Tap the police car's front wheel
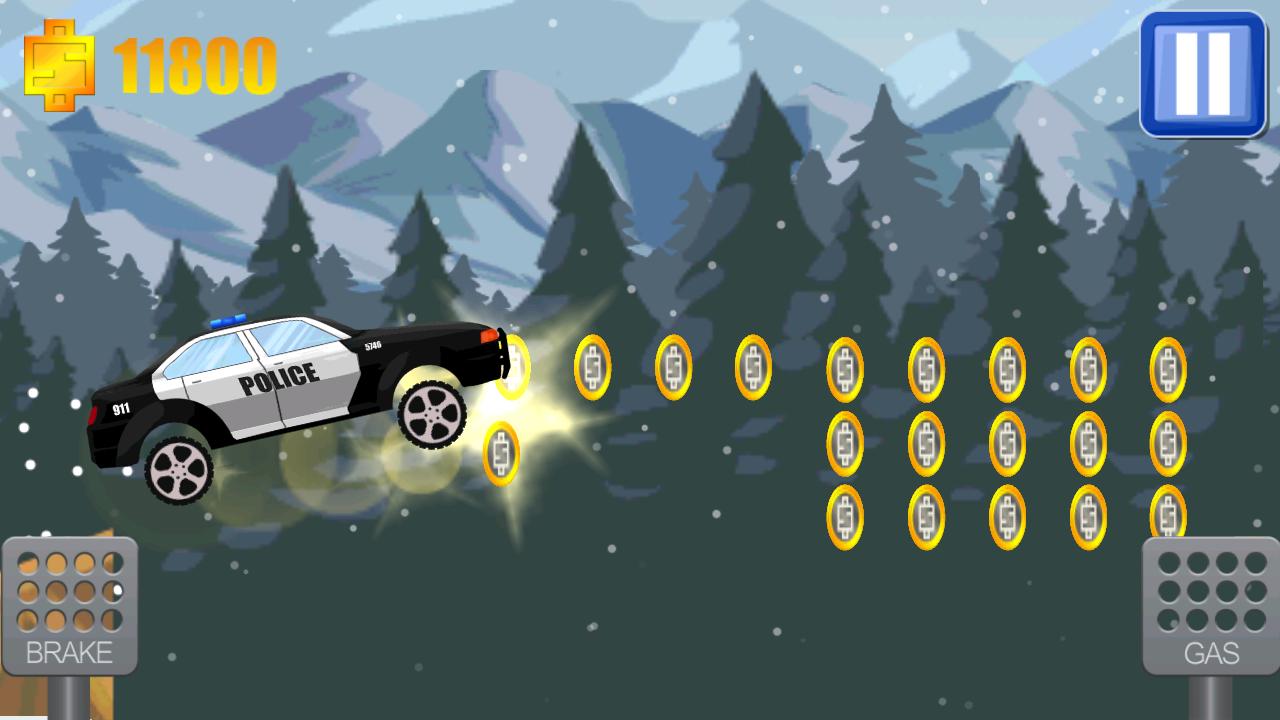Image resolution: width=1280 pixels, height=720 pixels. pyautogui.click(x=432, y=413)
